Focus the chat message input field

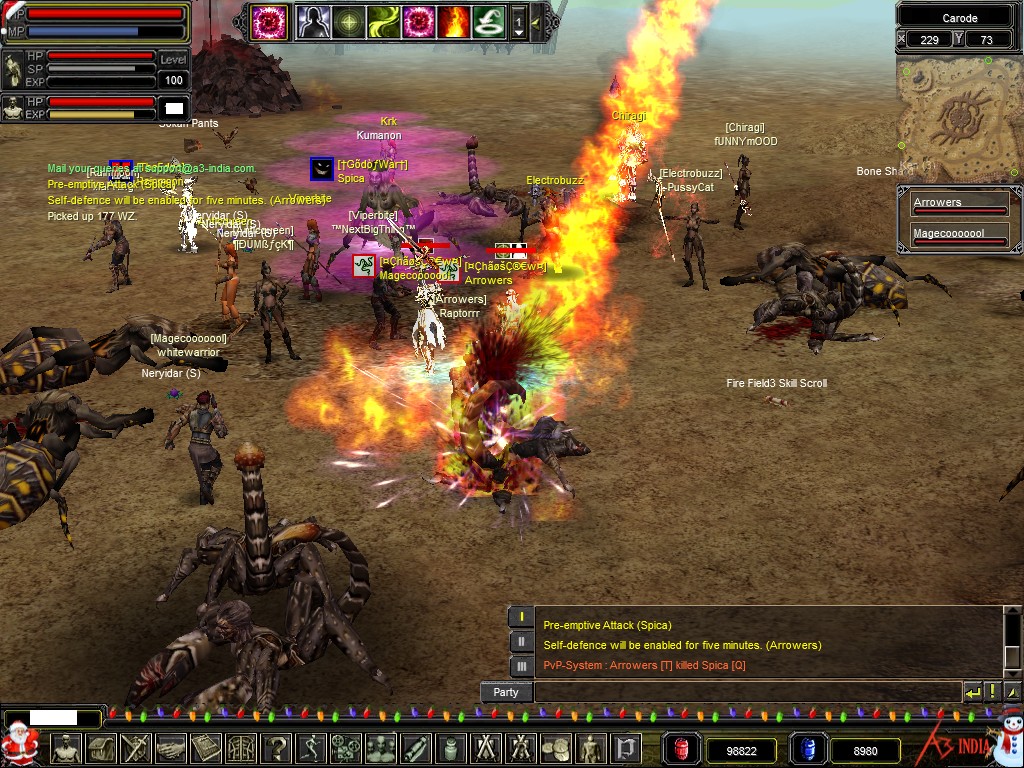point(746,692)
